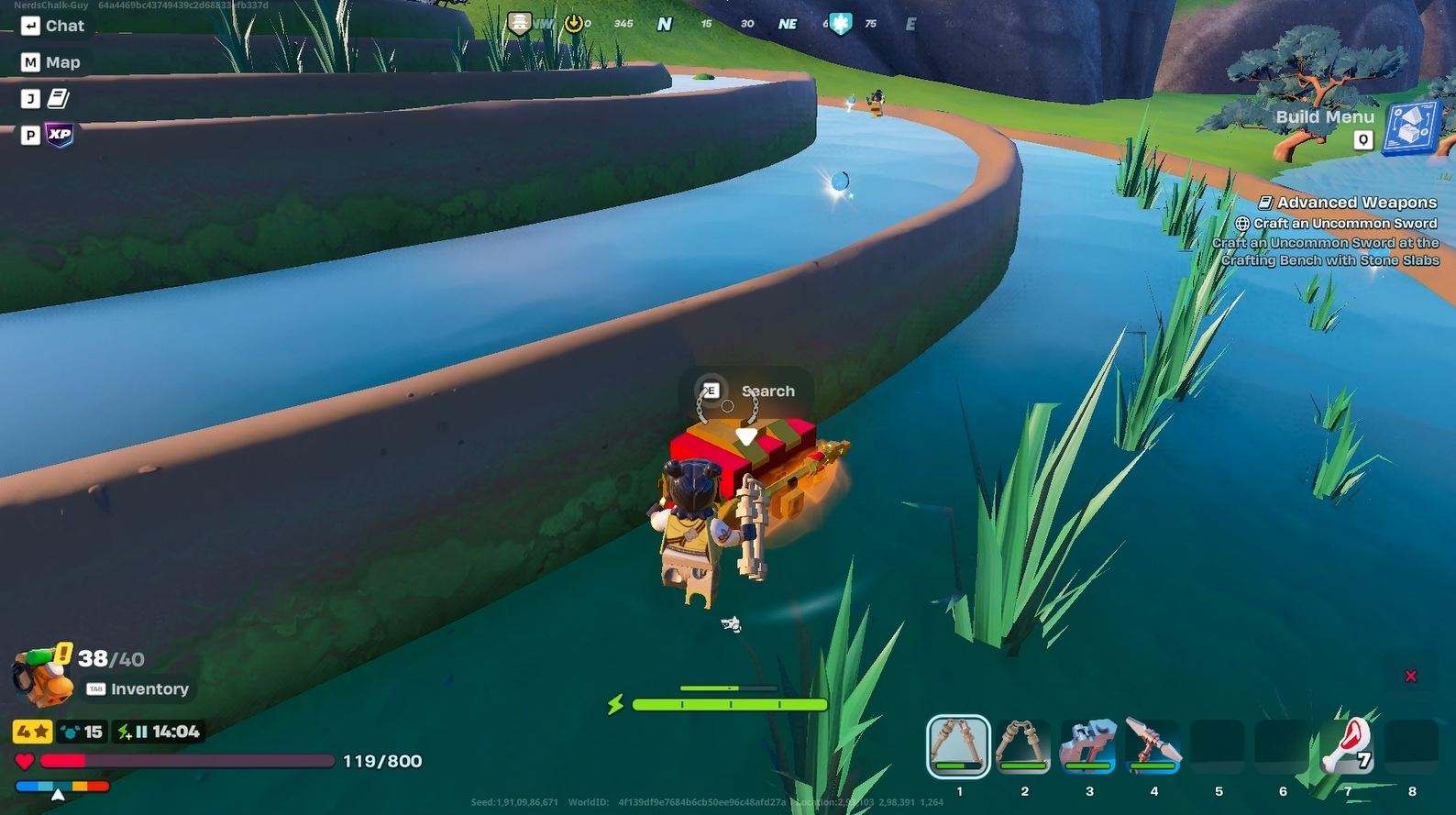Viewport: 1456px width, 815px height.
Task: Select the Advanced Weapons quest tracker
Action: 1356,203
